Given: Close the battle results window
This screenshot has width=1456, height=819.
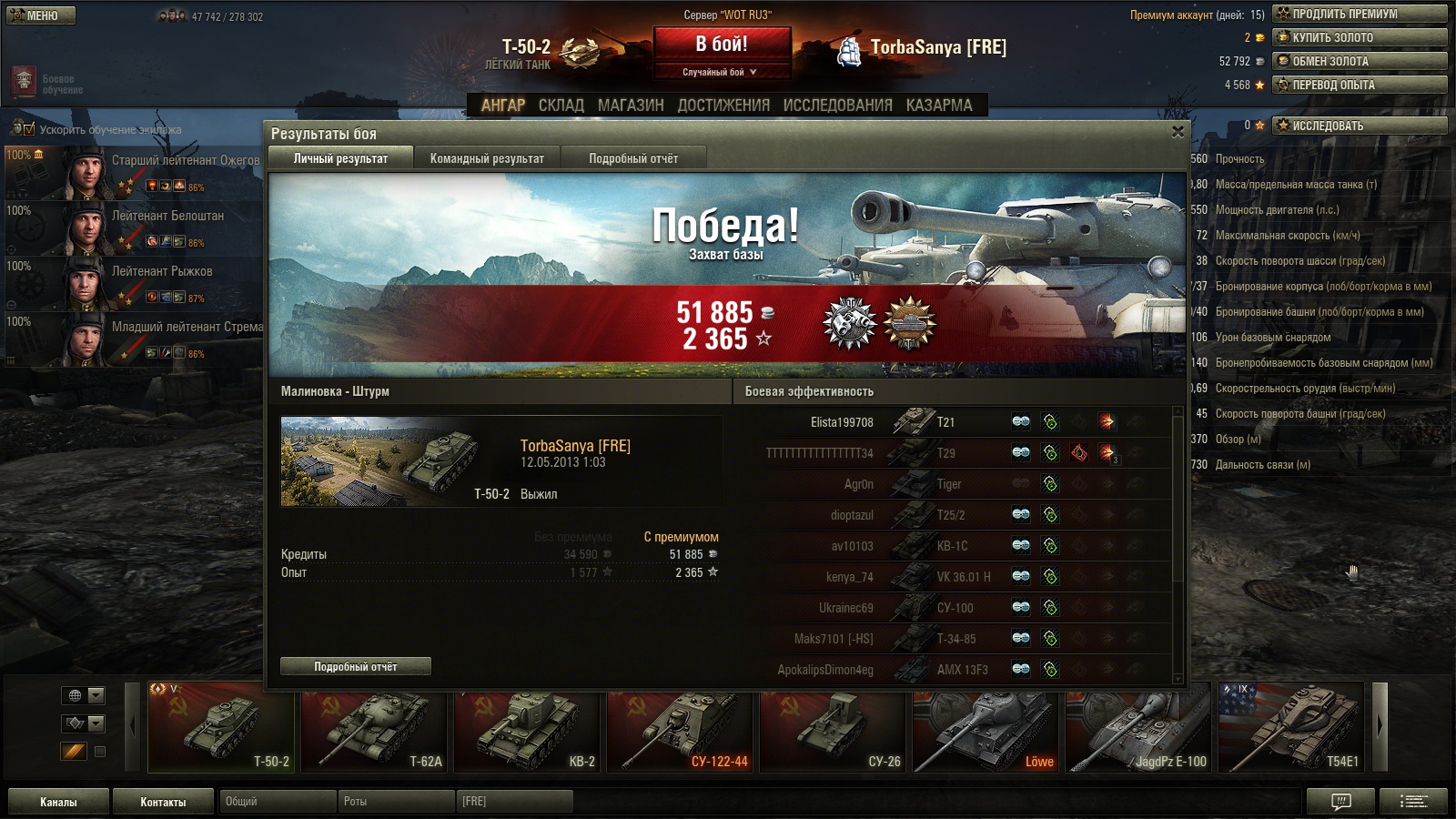Looking at the screenshot, I should pos(1178,132).
